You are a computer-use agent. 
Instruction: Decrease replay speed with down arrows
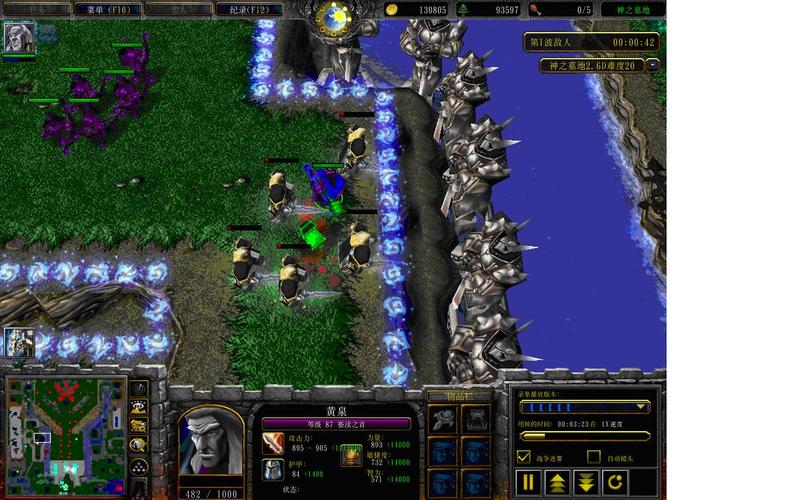(587, 483)
